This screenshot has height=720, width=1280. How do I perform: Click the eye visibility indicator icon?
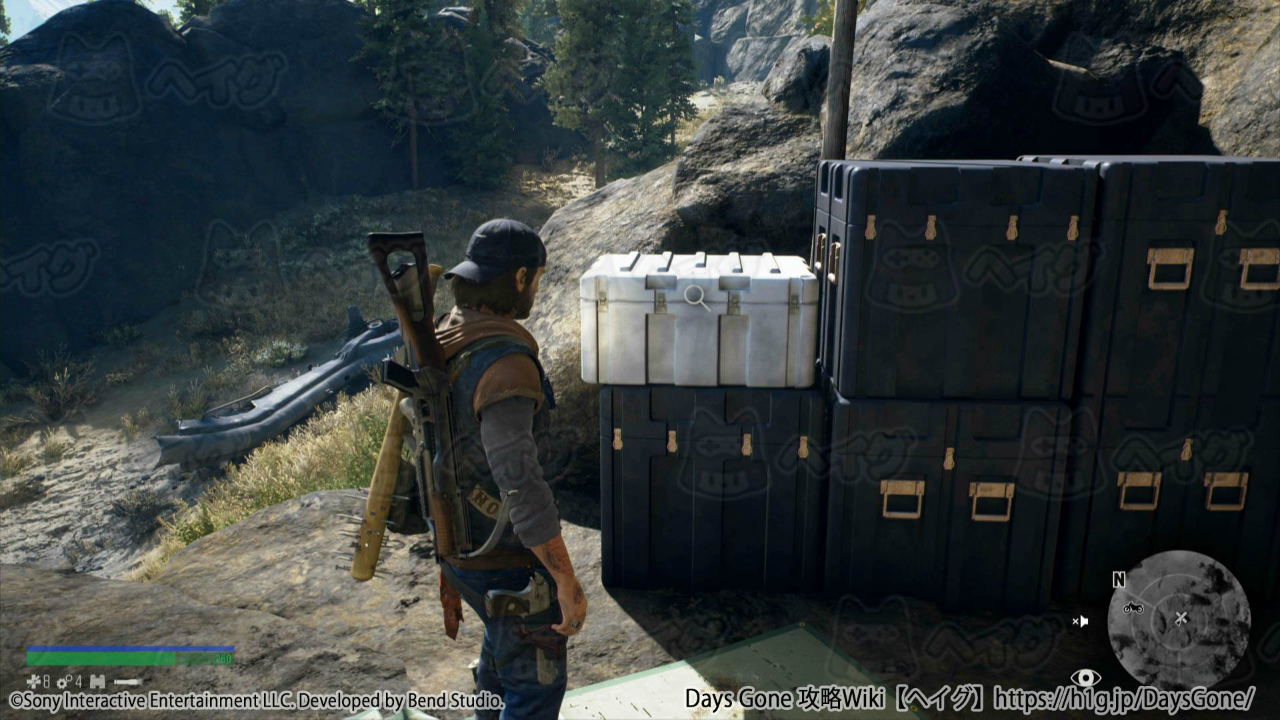click(x=1085, y=678)
